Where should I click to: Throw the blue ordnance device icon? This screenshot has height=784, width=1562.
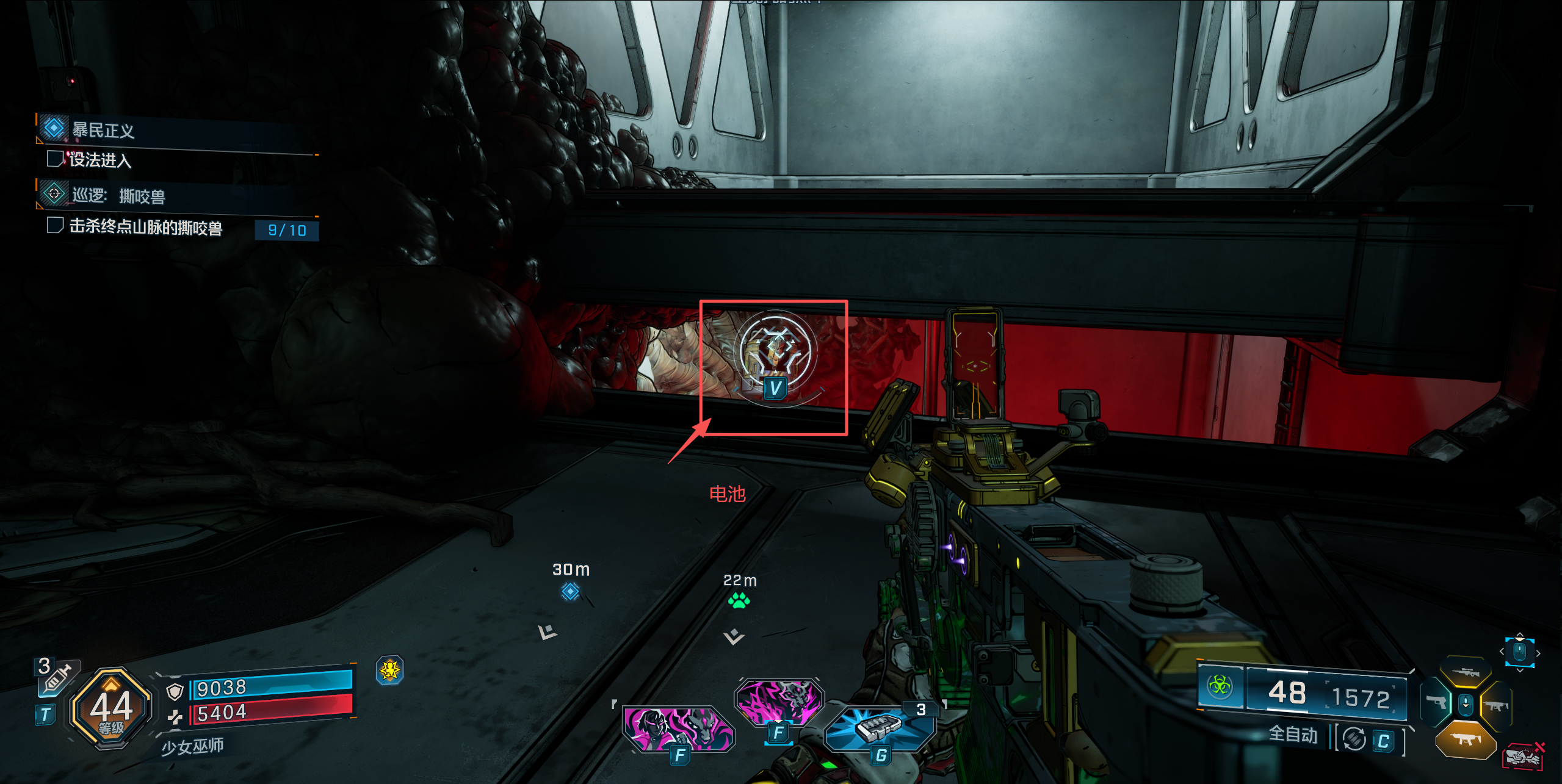879,728
